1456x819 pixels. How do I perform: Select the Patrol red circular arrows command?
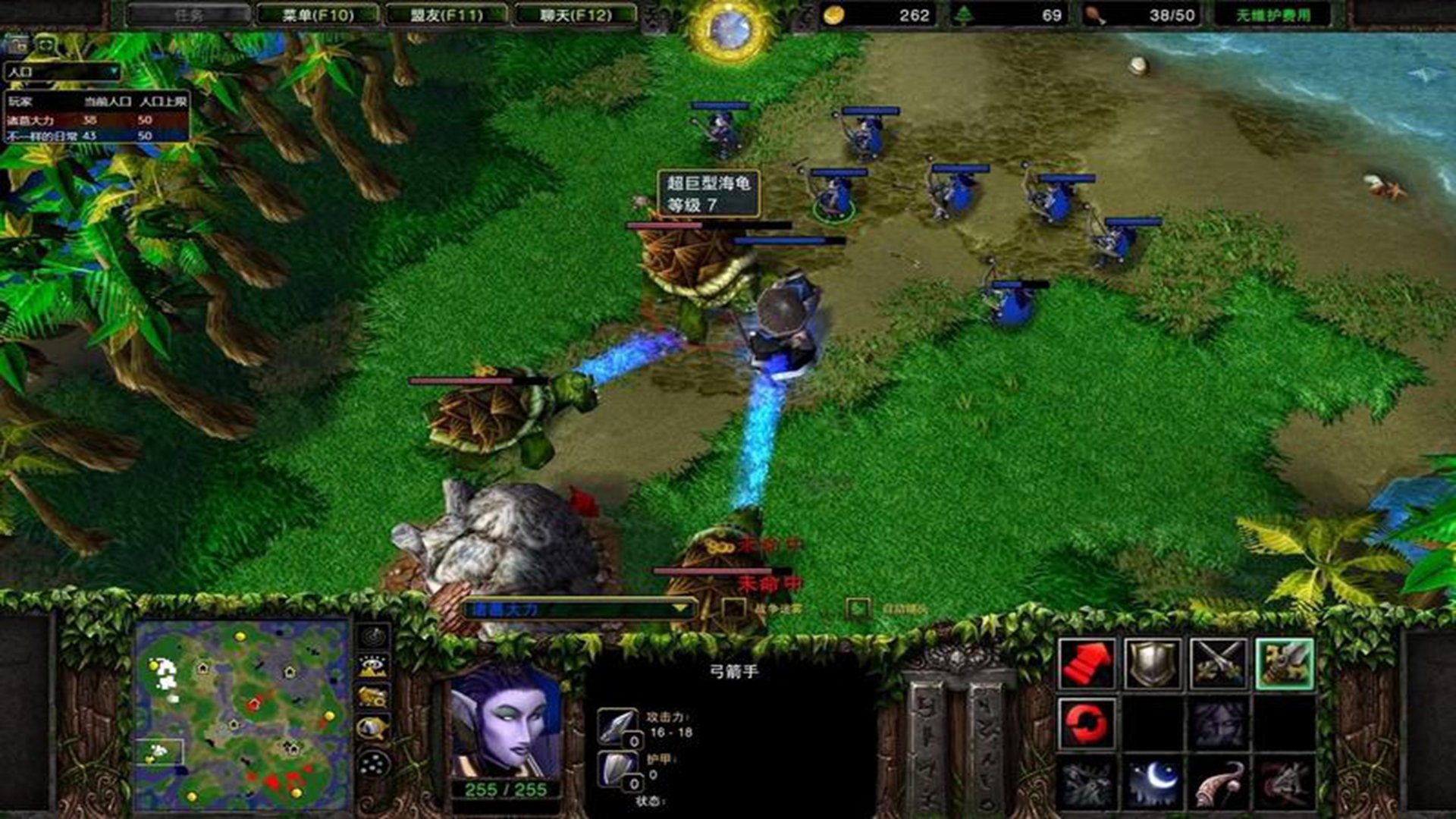click(1087, 723)
